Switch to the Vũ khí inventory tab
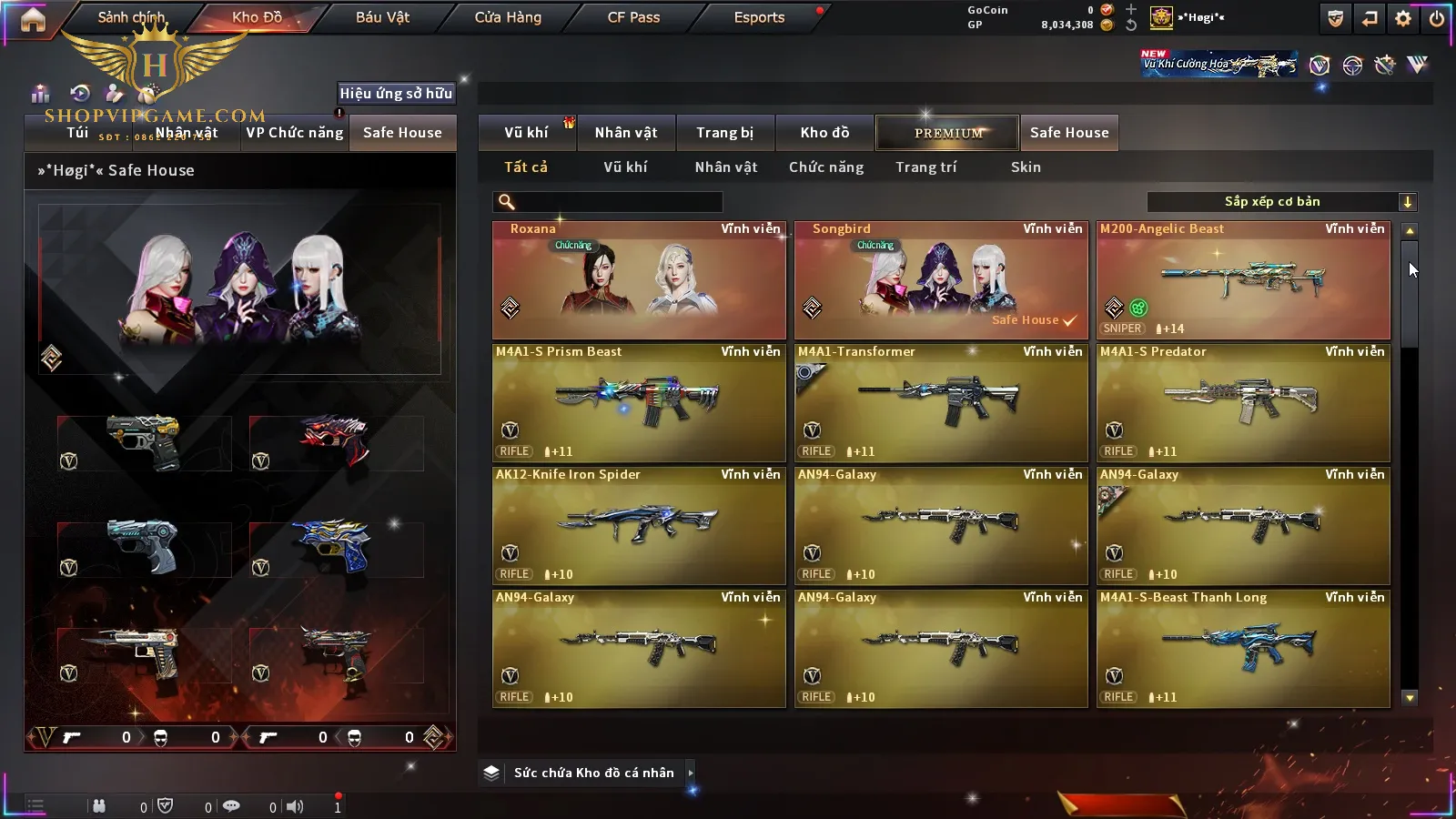1456x819 pixels. [527, 133]
